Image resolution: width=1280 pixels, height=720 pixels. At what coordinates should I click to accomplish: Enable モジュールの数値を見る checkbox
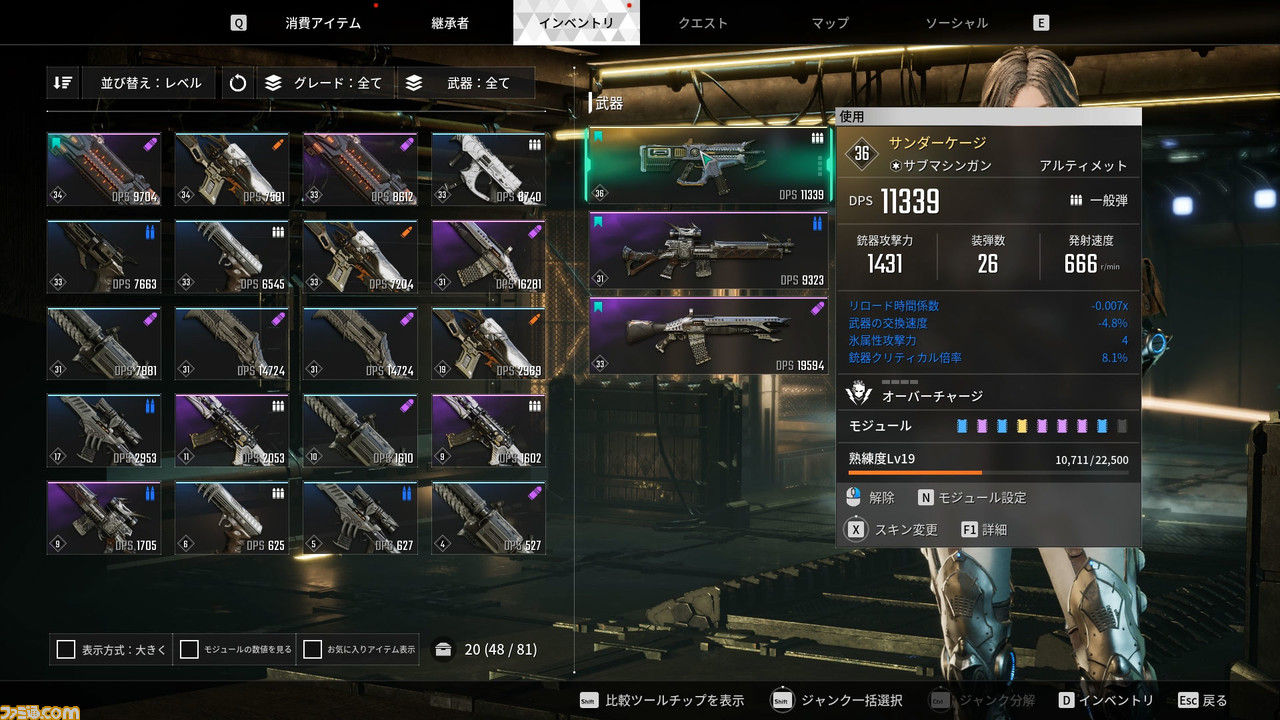(189, 650)
